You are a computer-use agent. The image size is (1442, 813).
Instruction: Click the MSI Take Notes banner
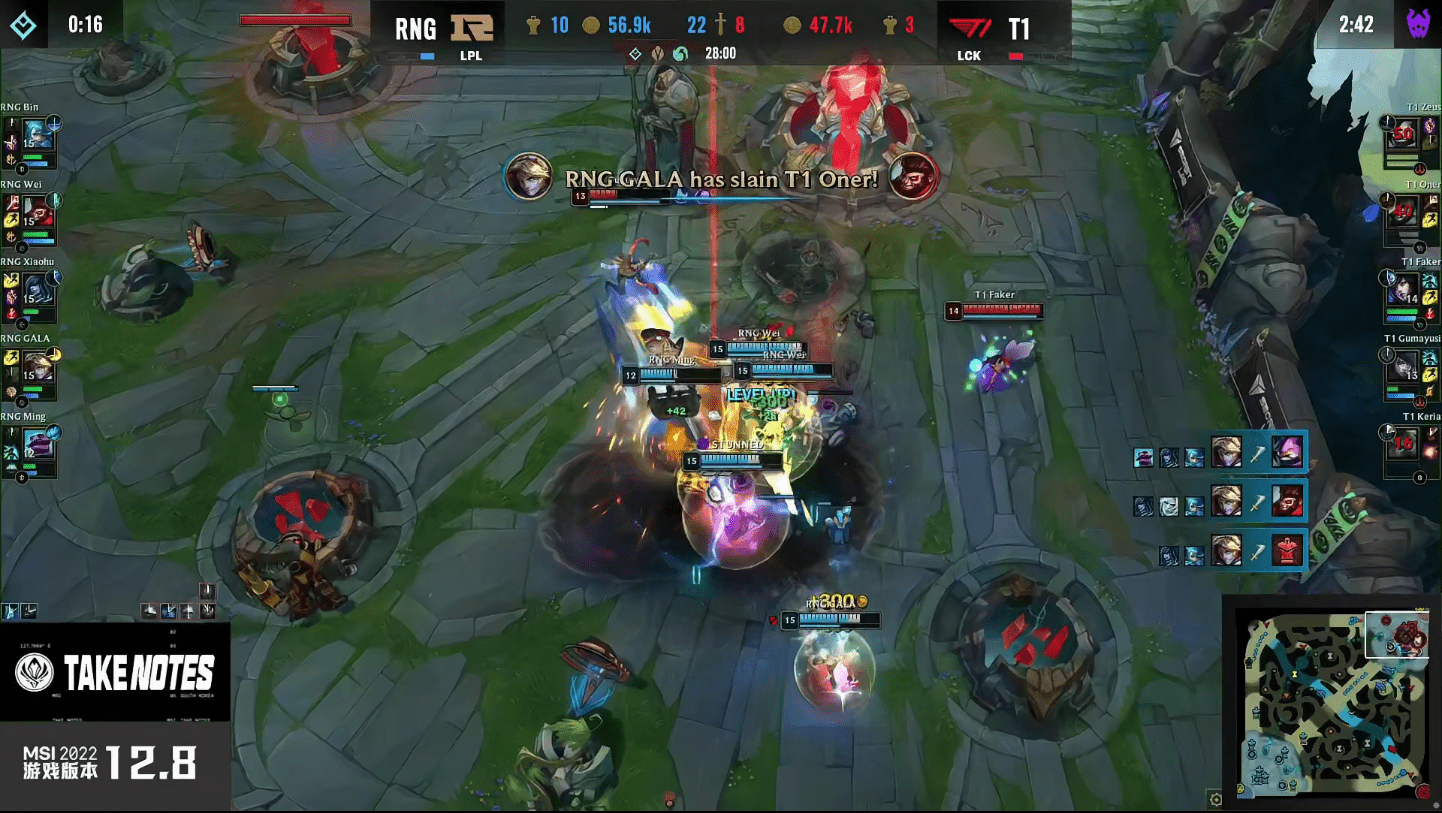pyautogui.click(x=115, y=672)
